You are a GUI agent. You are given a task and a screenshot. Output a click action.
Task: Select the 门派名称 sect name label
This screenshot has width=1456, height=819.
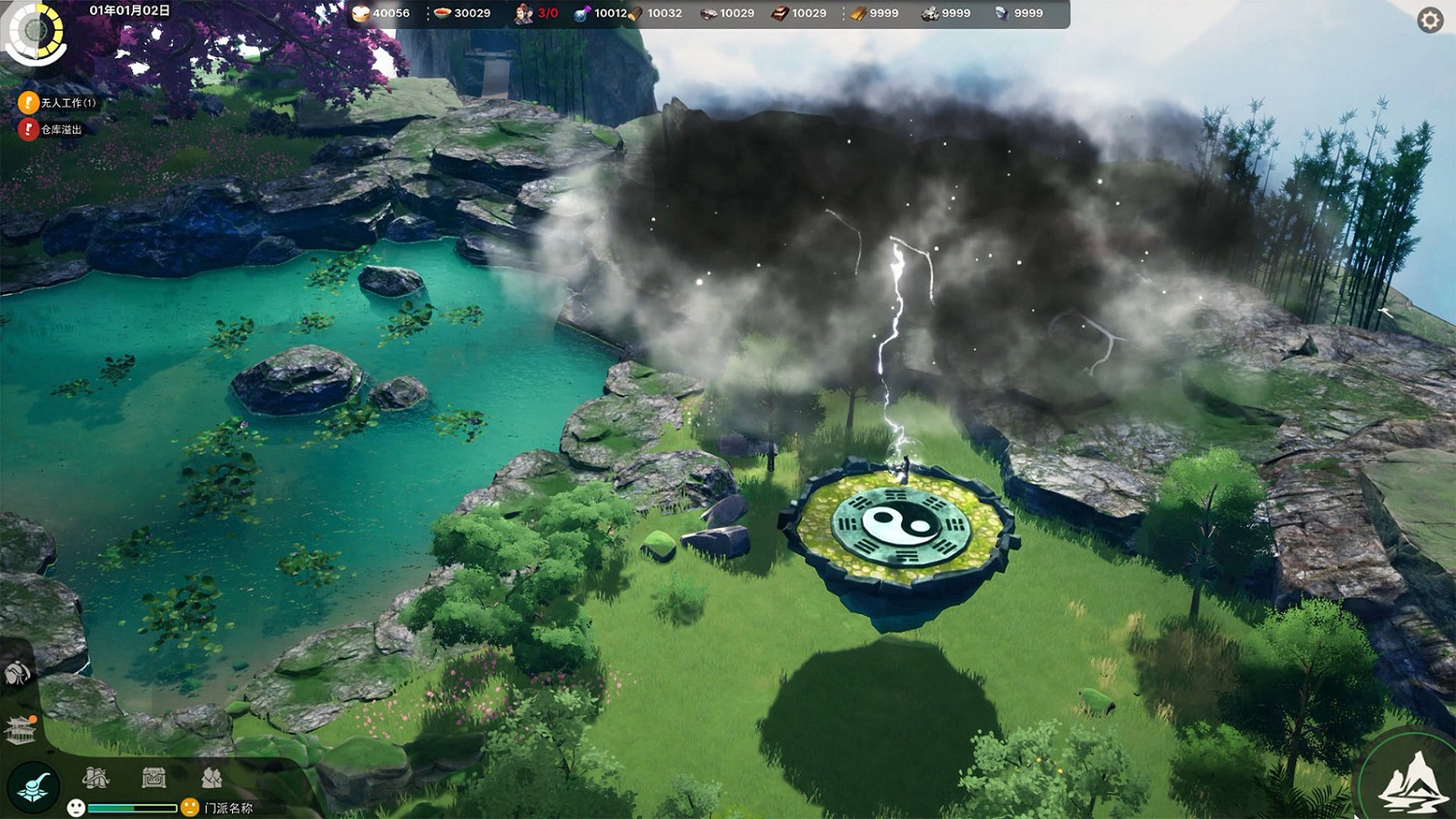click(x=230, y=807)
